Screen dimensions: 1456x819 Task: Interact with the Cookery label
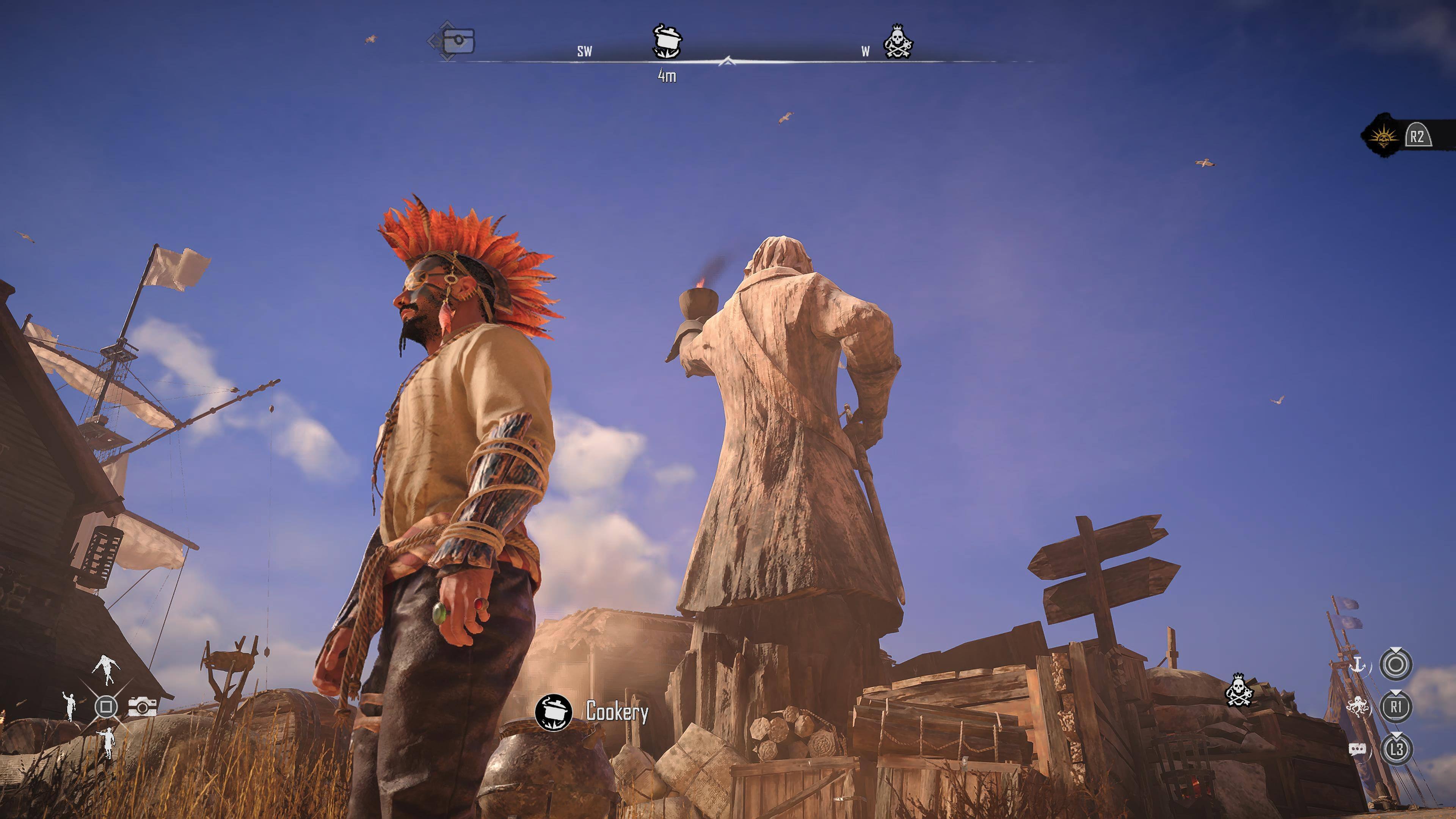[617, 712]
